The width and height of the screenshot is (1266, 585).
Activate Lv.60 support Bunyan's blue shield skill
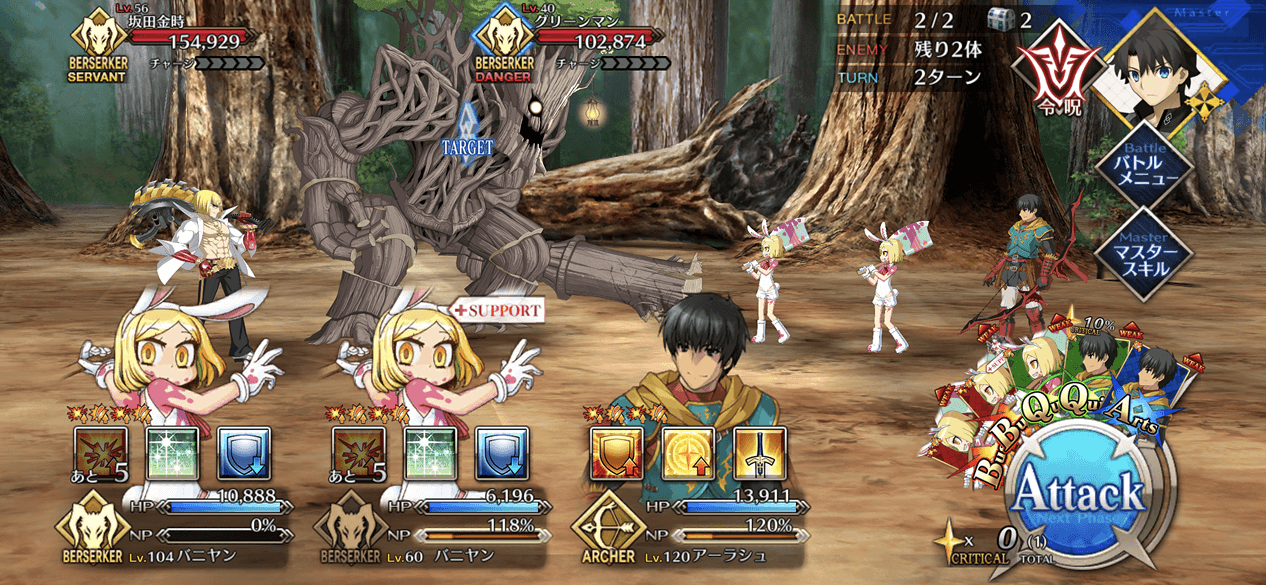pyautogui.click(x=501, y=454)
